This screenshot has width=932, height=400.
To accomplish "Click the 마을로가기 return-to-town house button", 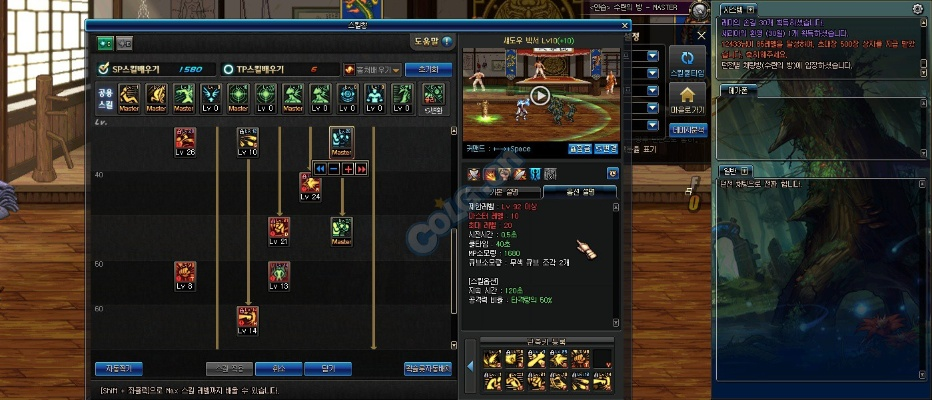I will [688, 100].
